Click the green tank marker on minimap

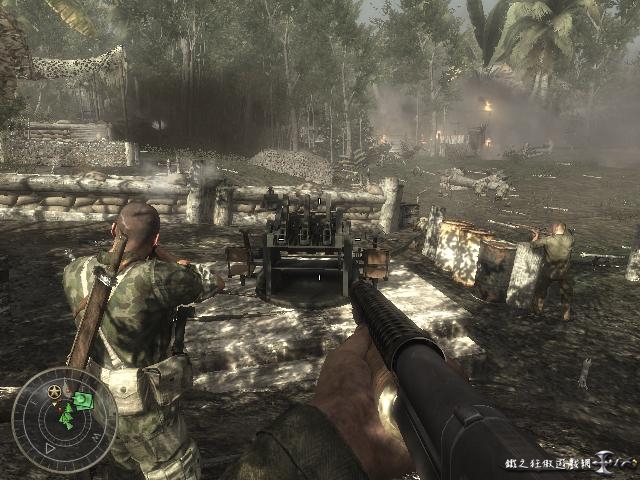[x=84, y=401]
